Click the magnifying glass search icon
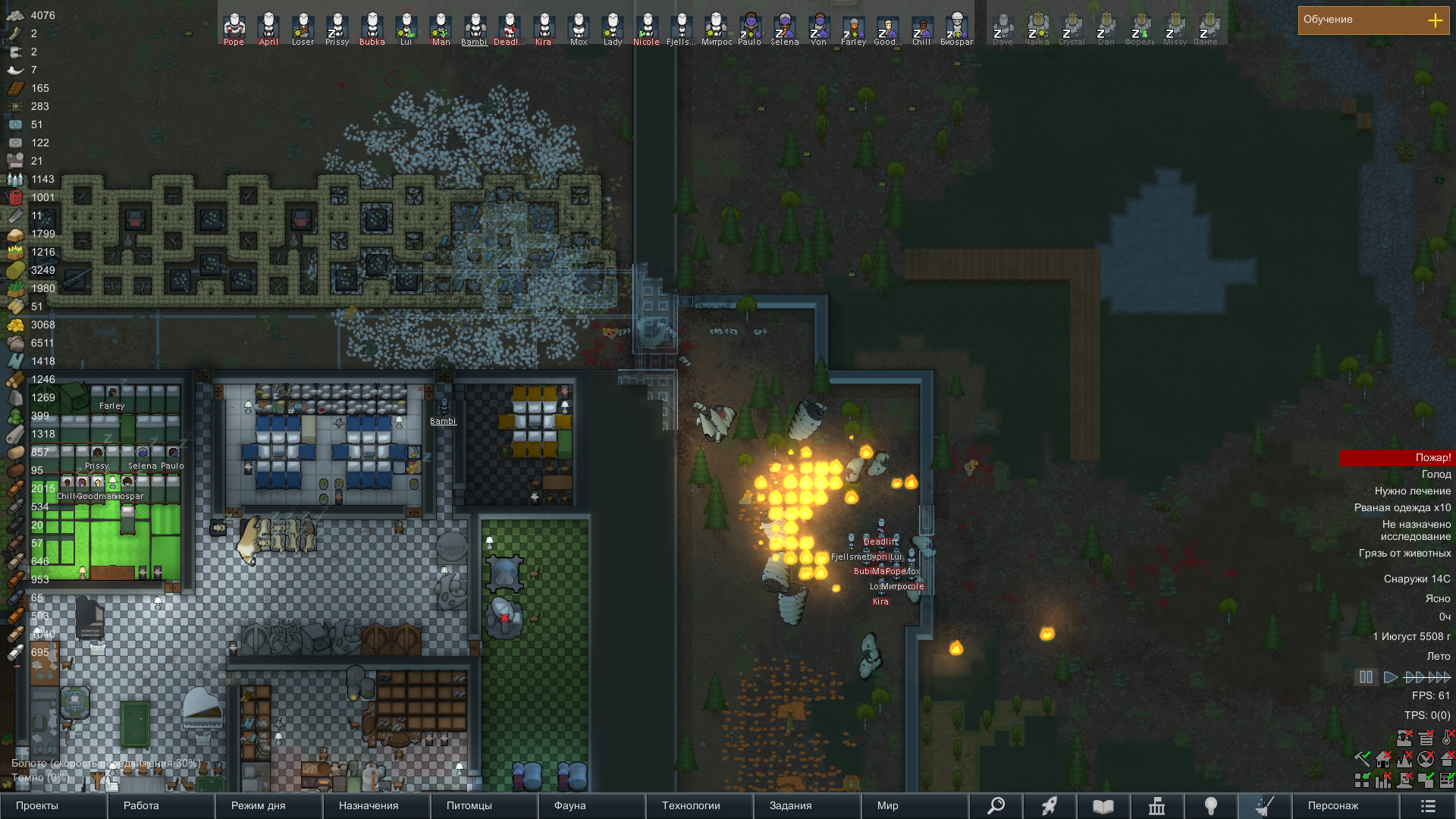The height and width of the screenshot is (819, 1456). pyautogui.click(x=996, y=805)
